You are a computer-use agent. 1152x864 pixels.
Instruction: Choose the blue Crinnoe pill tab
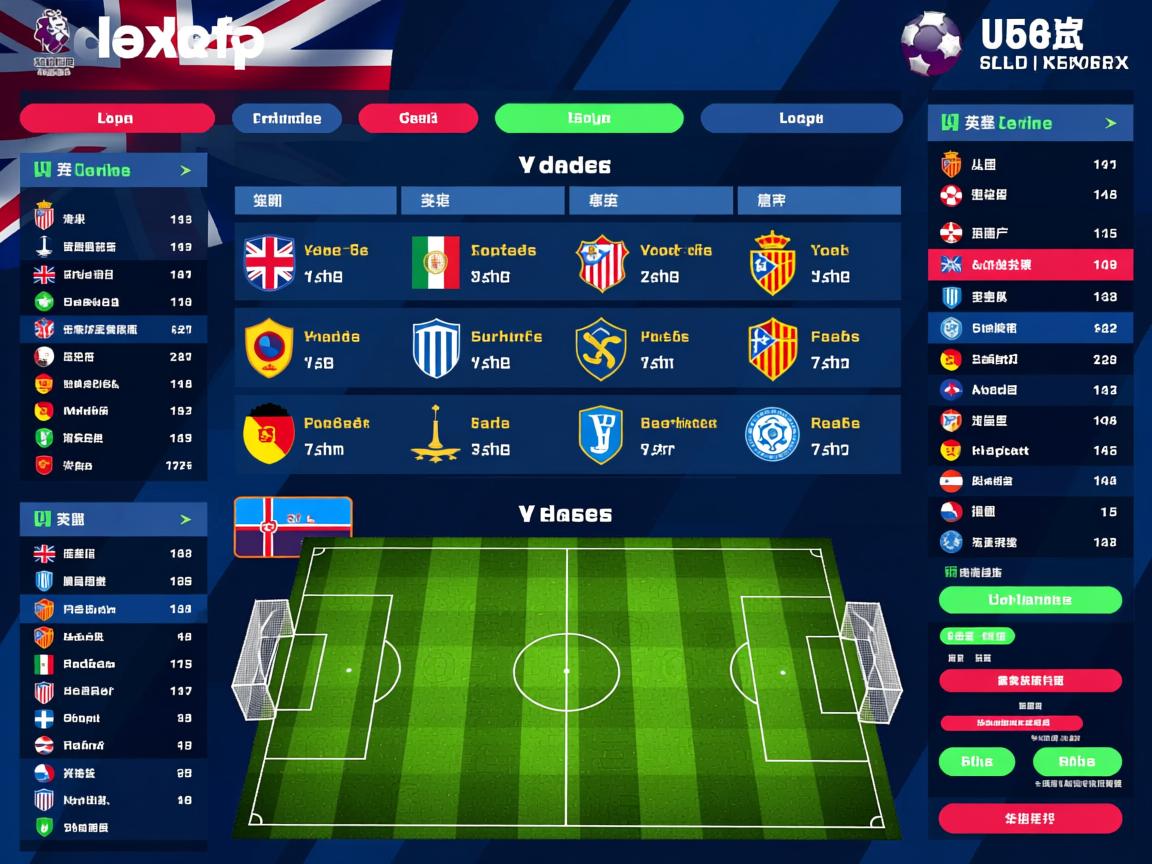287,118
